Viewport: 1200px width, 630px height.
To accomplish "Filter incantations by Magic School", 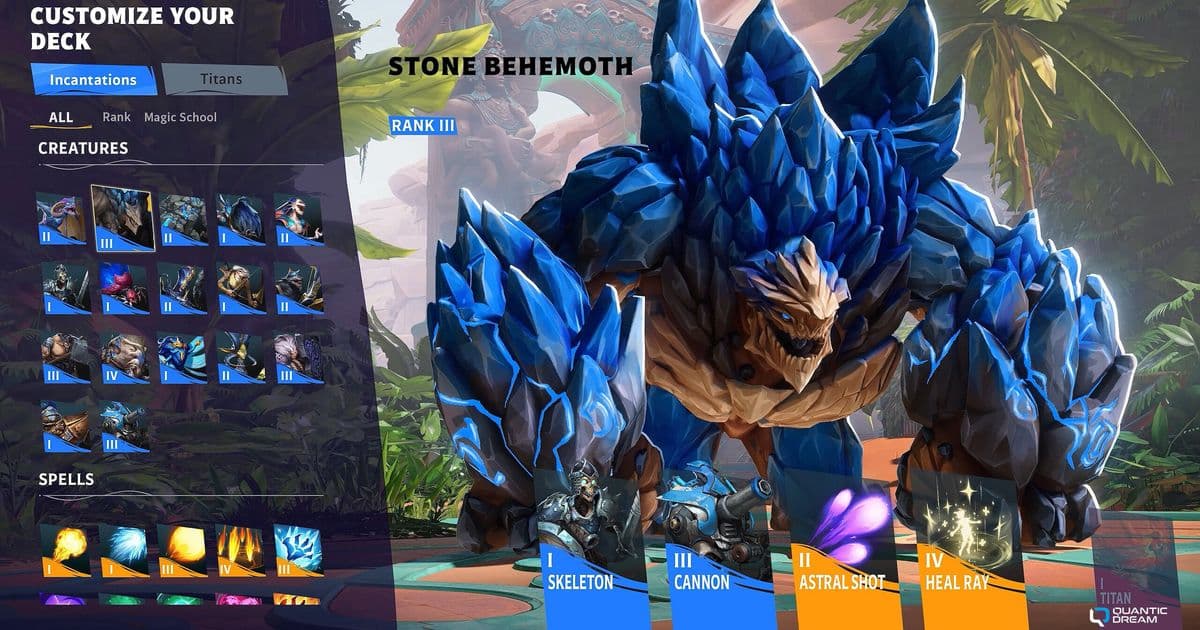I will 180,117.
